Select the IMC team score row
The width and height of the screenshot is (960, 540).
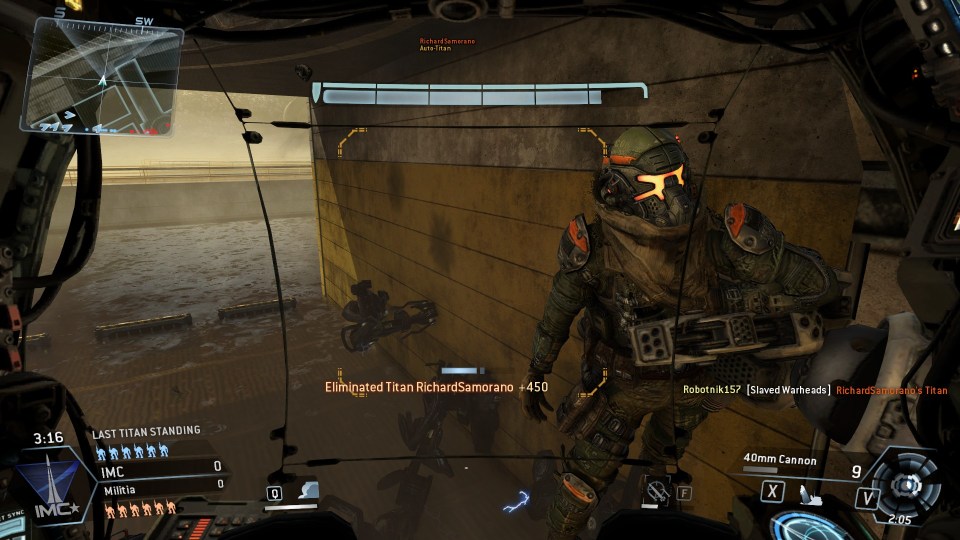click(x=160, y=467)
